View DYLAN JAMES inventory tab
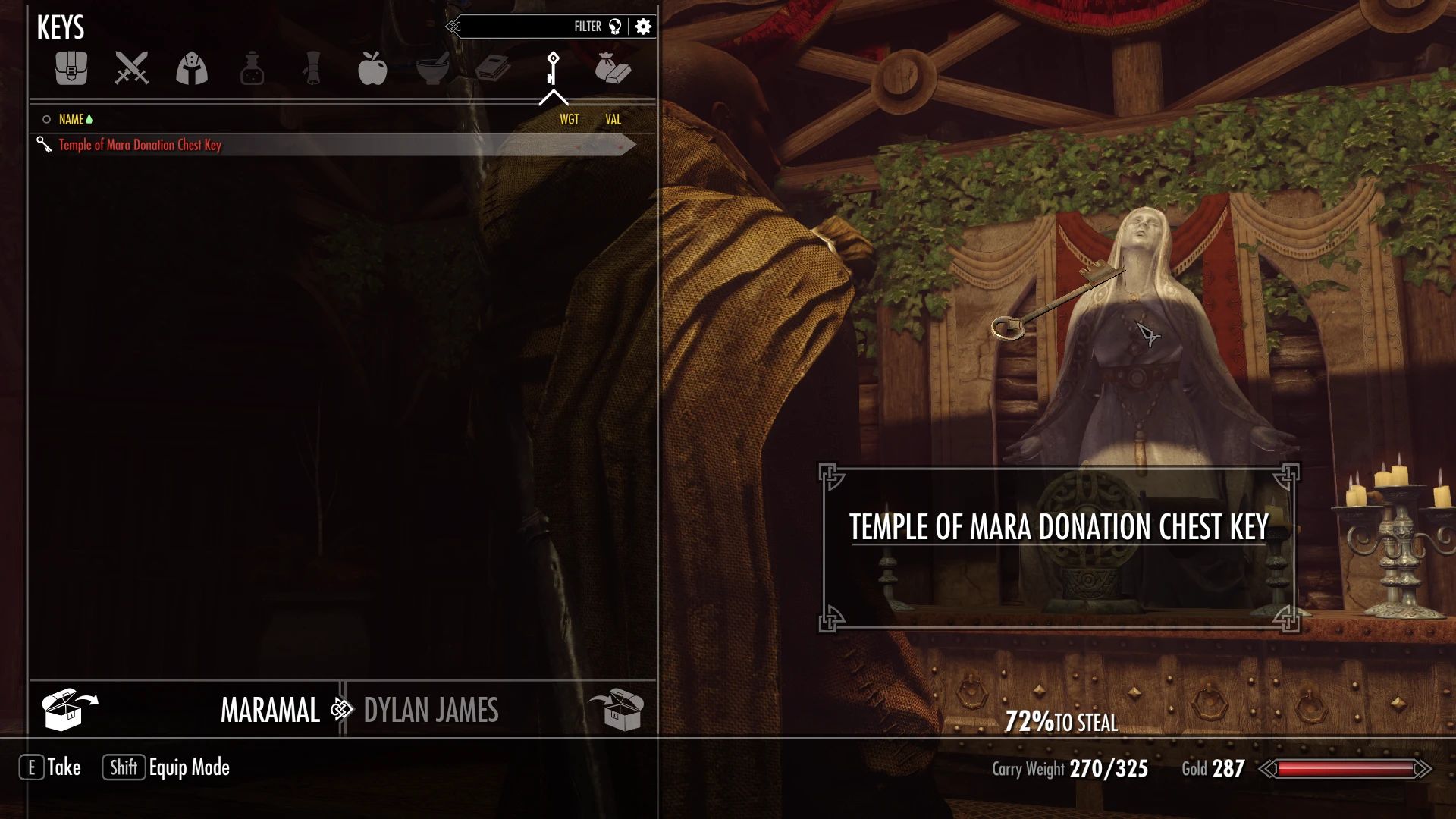 pyautogui.click(x=431, y=711)
